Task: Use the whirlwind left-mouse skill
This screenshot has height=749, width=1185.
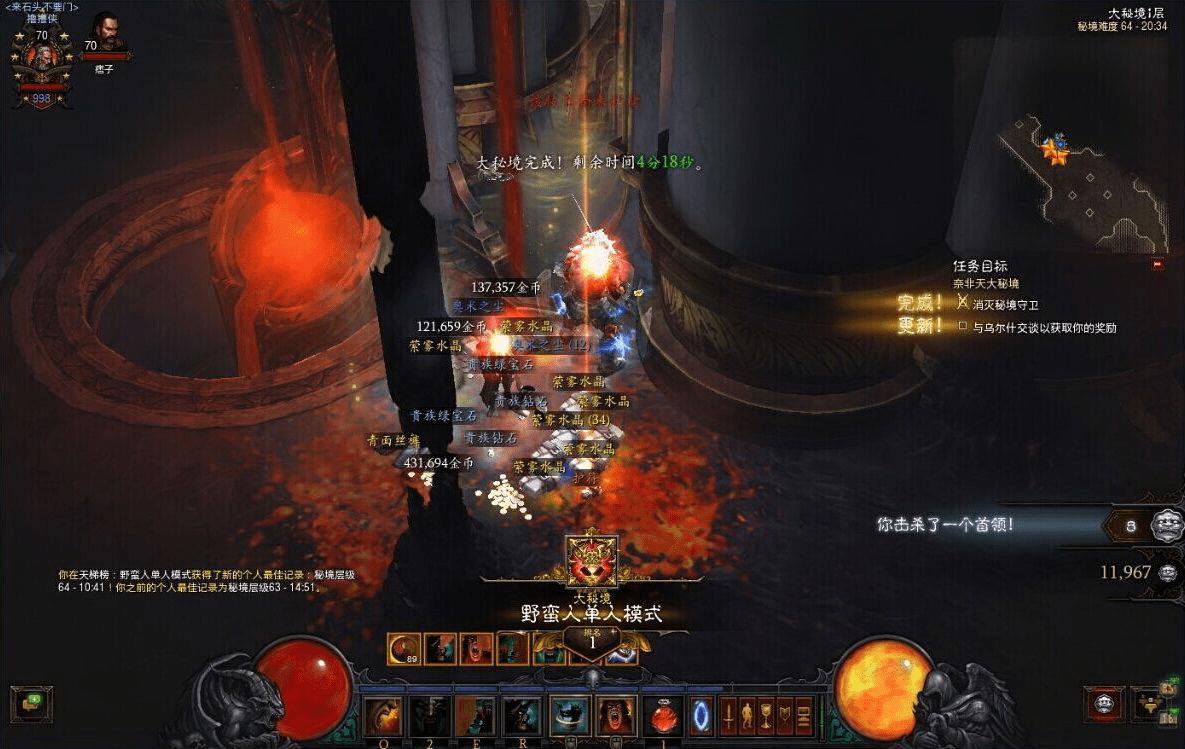Action: coord(569,717)
